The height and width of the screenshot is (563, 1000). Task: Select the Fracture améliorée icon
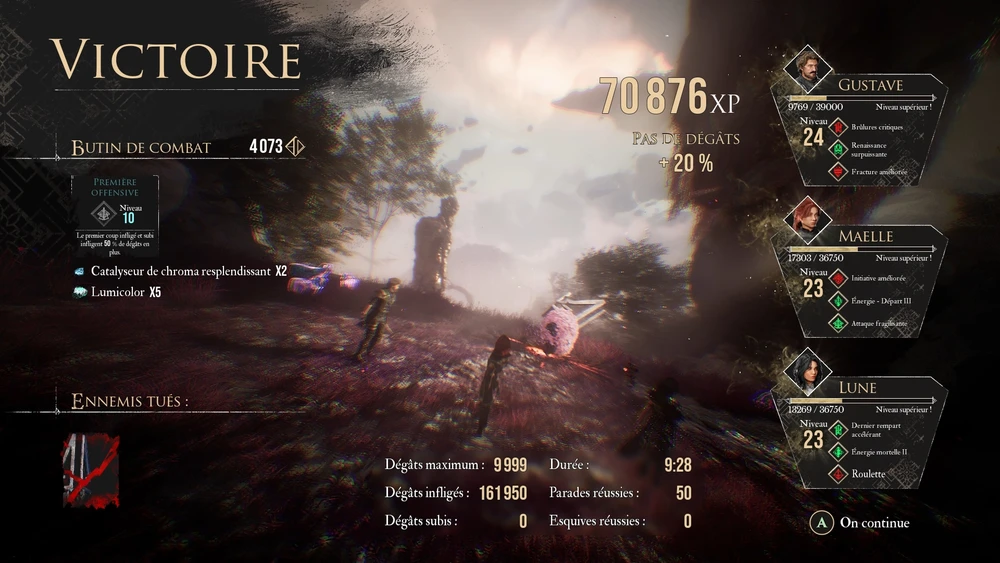837,171
